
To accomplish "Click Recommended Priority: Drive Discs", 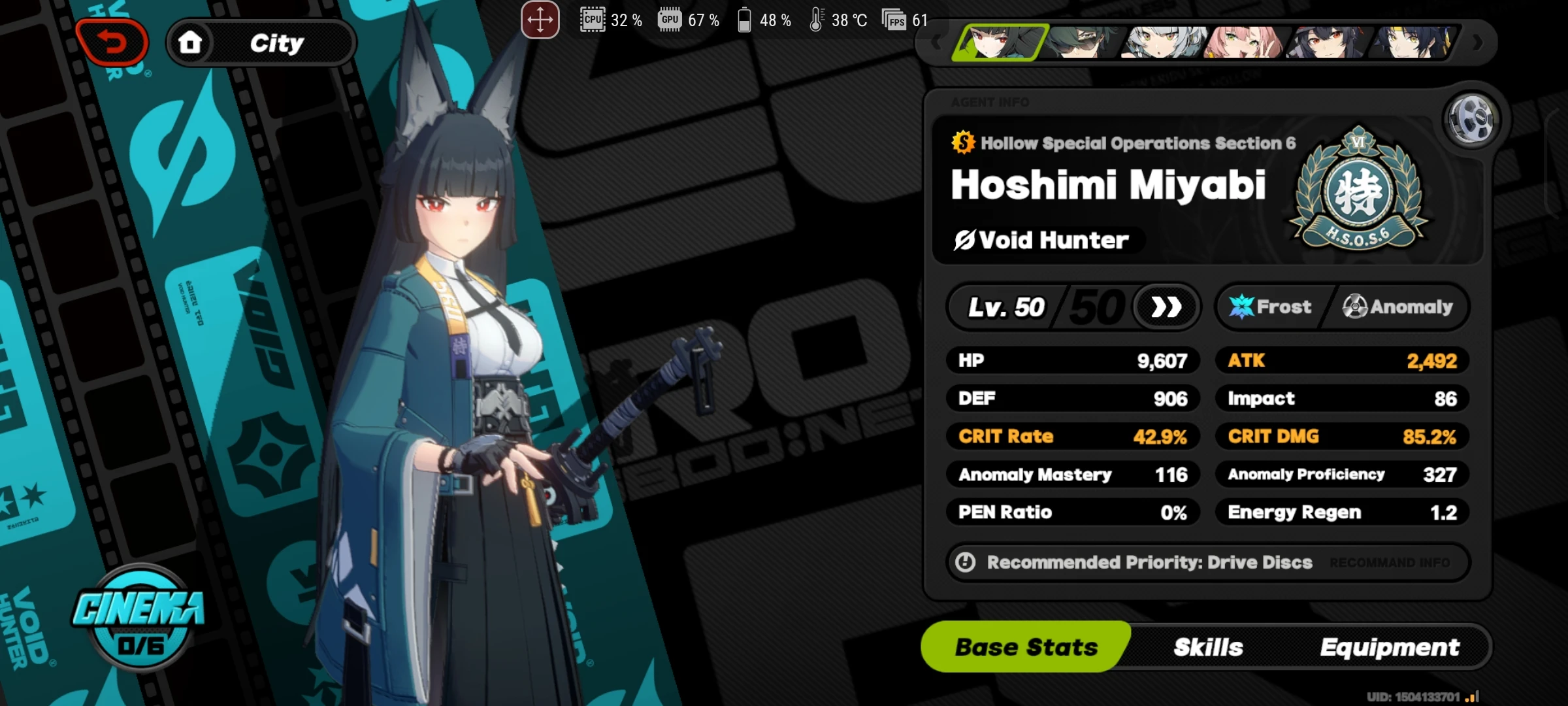I will coord(1149,562).
